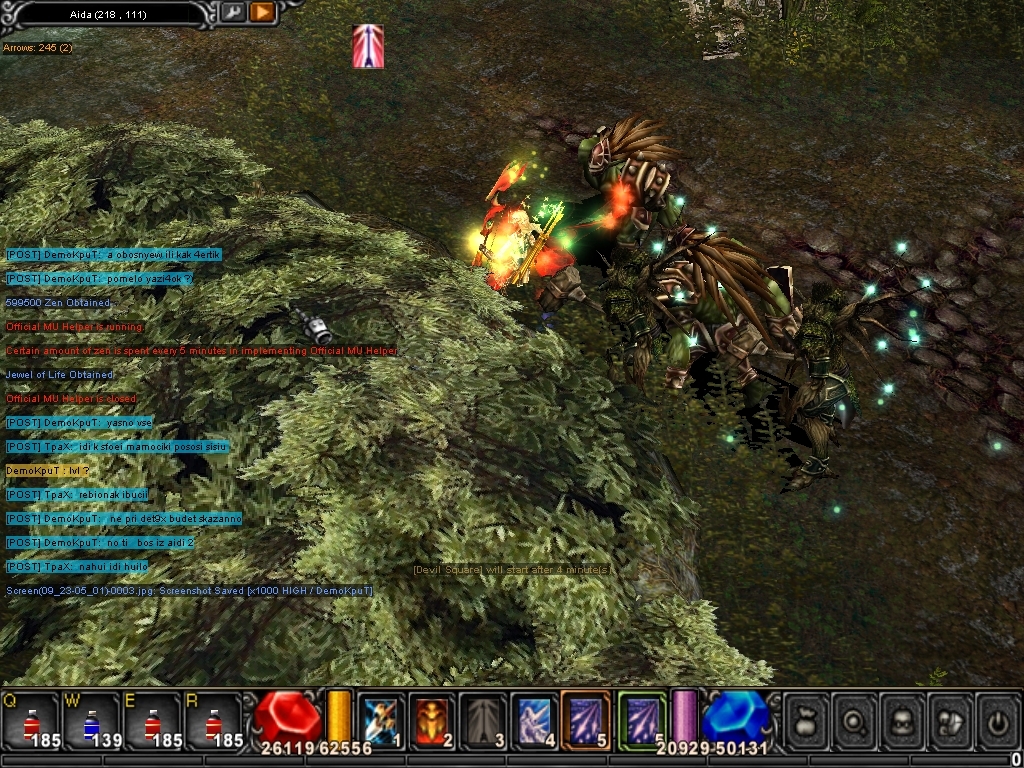Select the orange-framed purple arrow skill
The image size is (1024, 768).
tap(585, 718)
